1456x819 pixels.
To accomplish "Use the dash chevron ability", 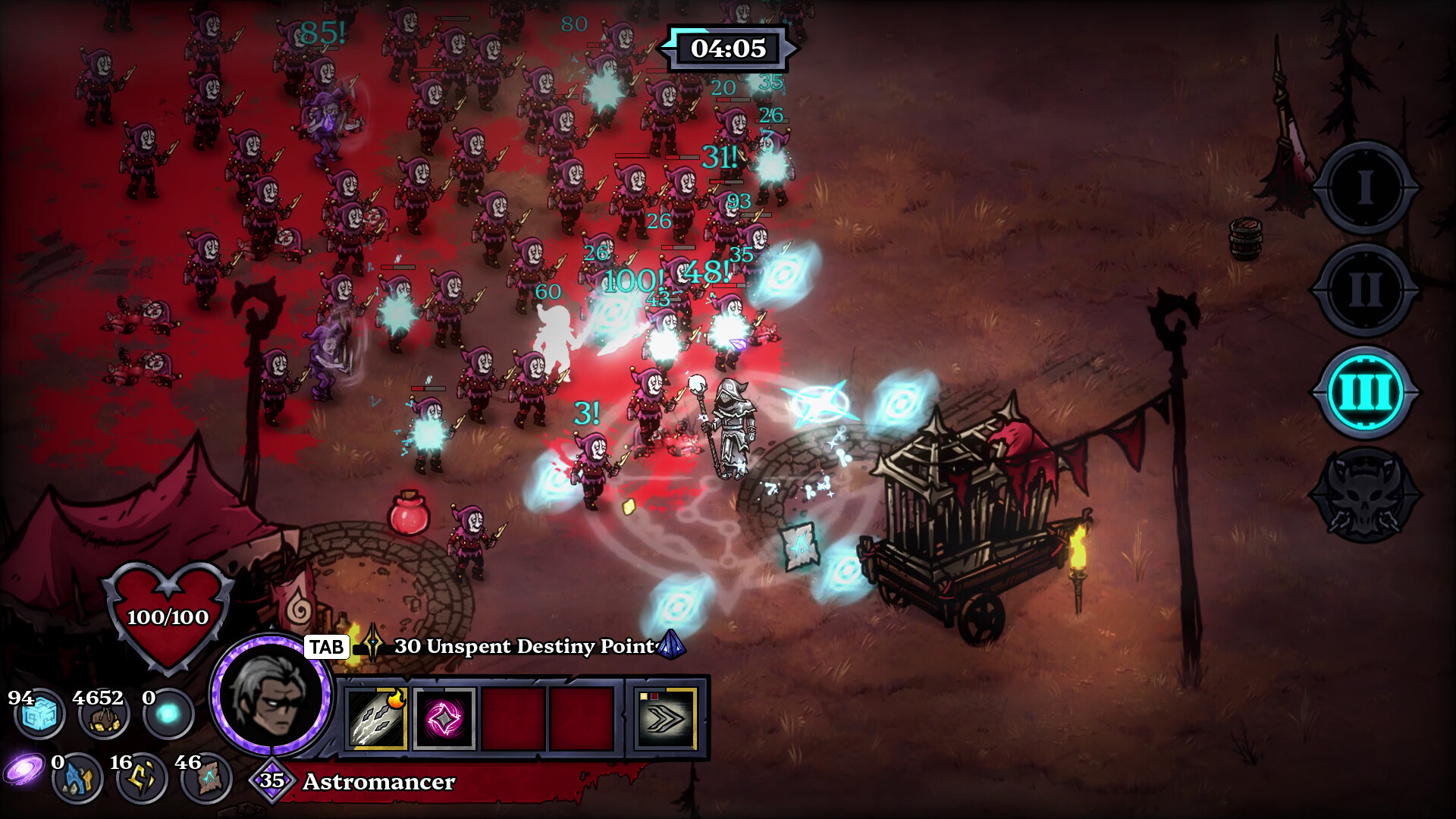I will point(666,717).
